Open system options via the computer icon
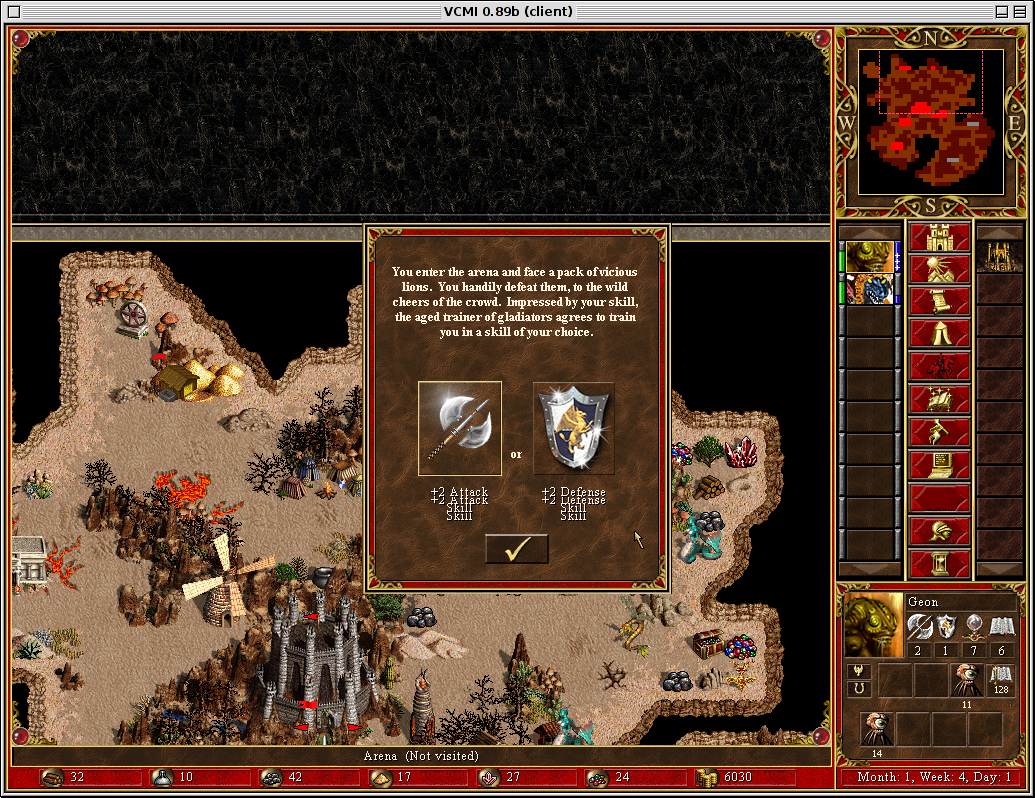 939,465
